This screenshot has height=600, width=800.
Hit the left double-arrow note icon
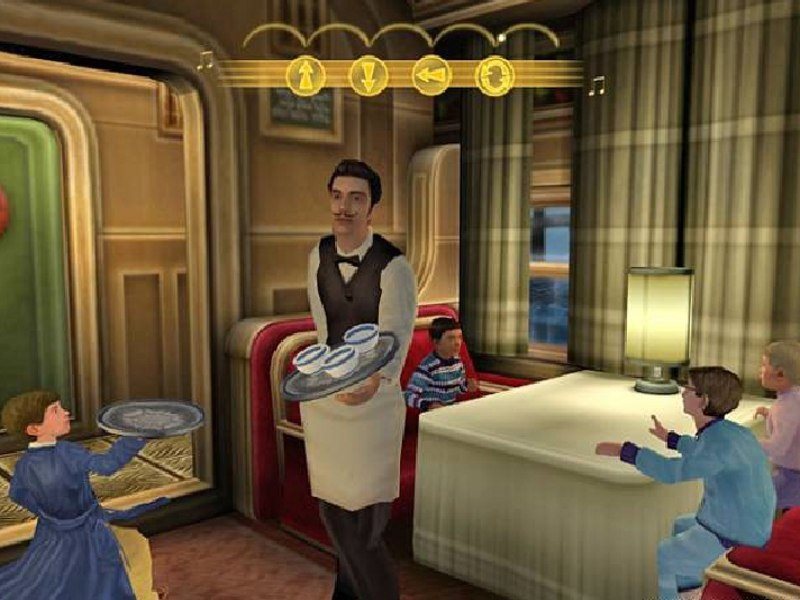pos(431,76)
